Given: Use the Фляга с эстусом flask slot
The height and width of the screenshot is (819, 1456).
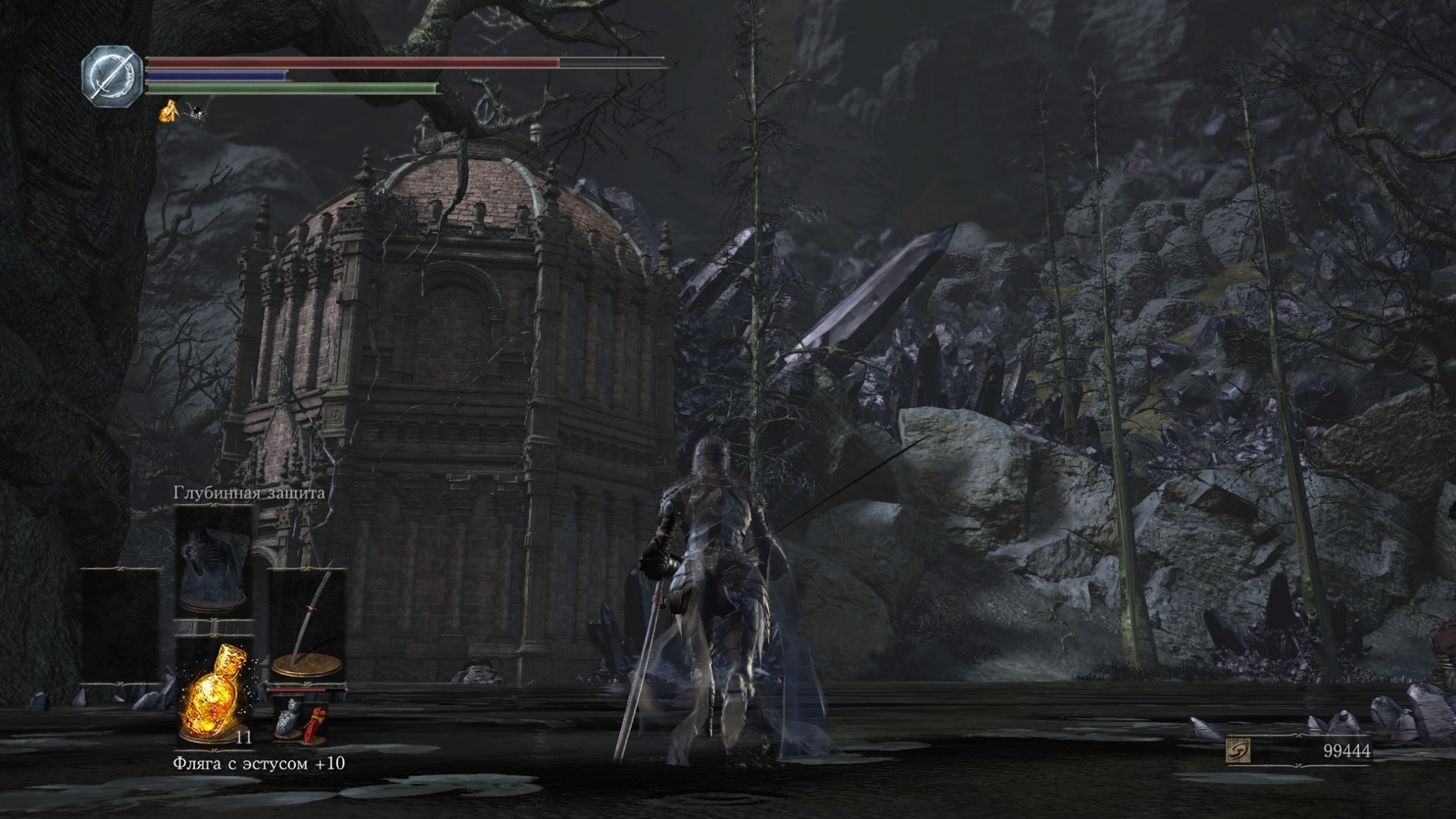Looking at the screenshot, I should (x=214, y=695).
